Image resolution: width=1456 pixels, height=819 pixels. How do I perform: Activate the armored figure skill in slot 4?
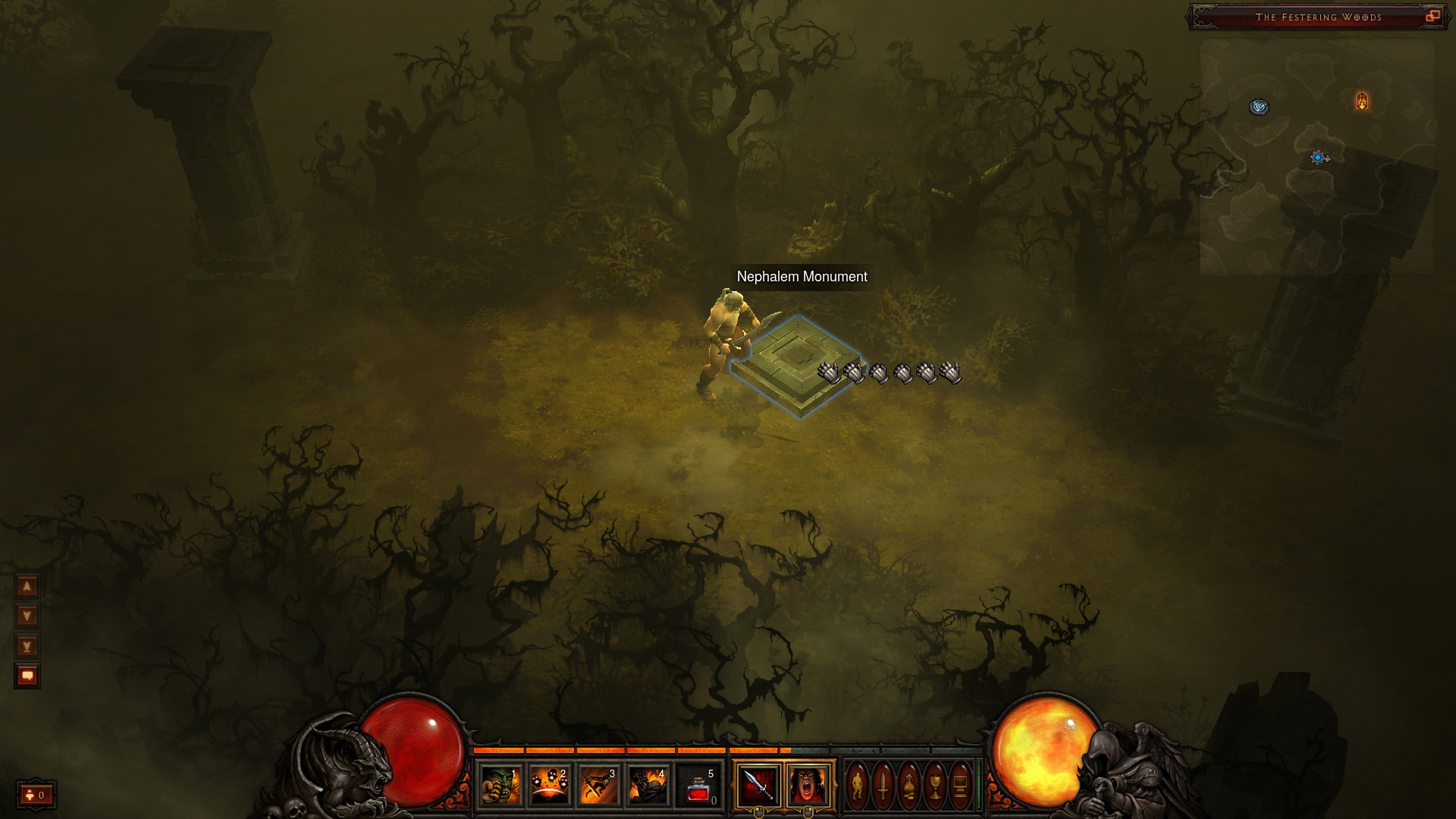[x=648, y=785]
